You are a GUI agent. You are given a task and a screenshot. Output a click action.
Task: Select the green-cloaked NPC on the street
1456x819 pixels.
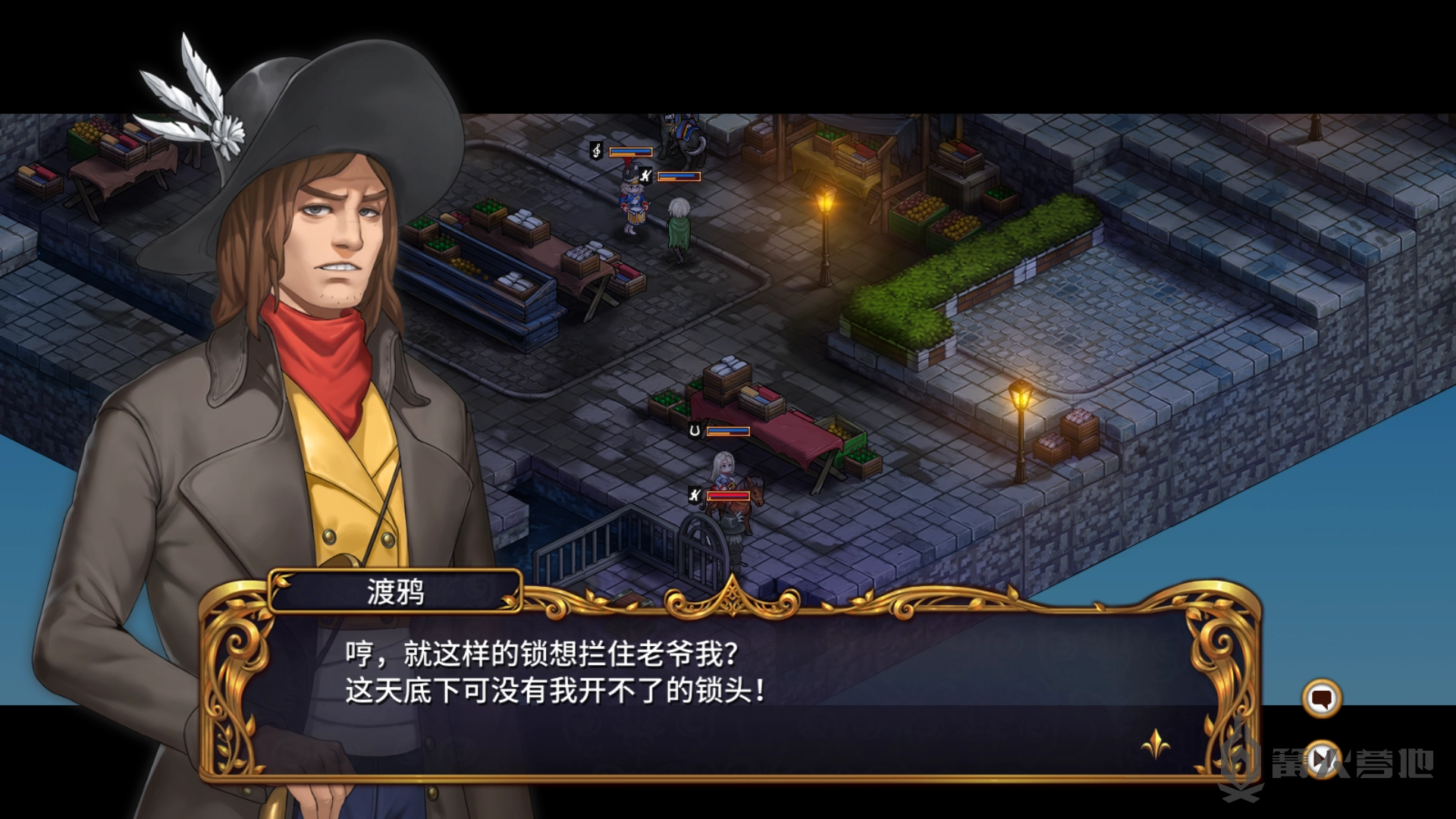coord(679,227)
